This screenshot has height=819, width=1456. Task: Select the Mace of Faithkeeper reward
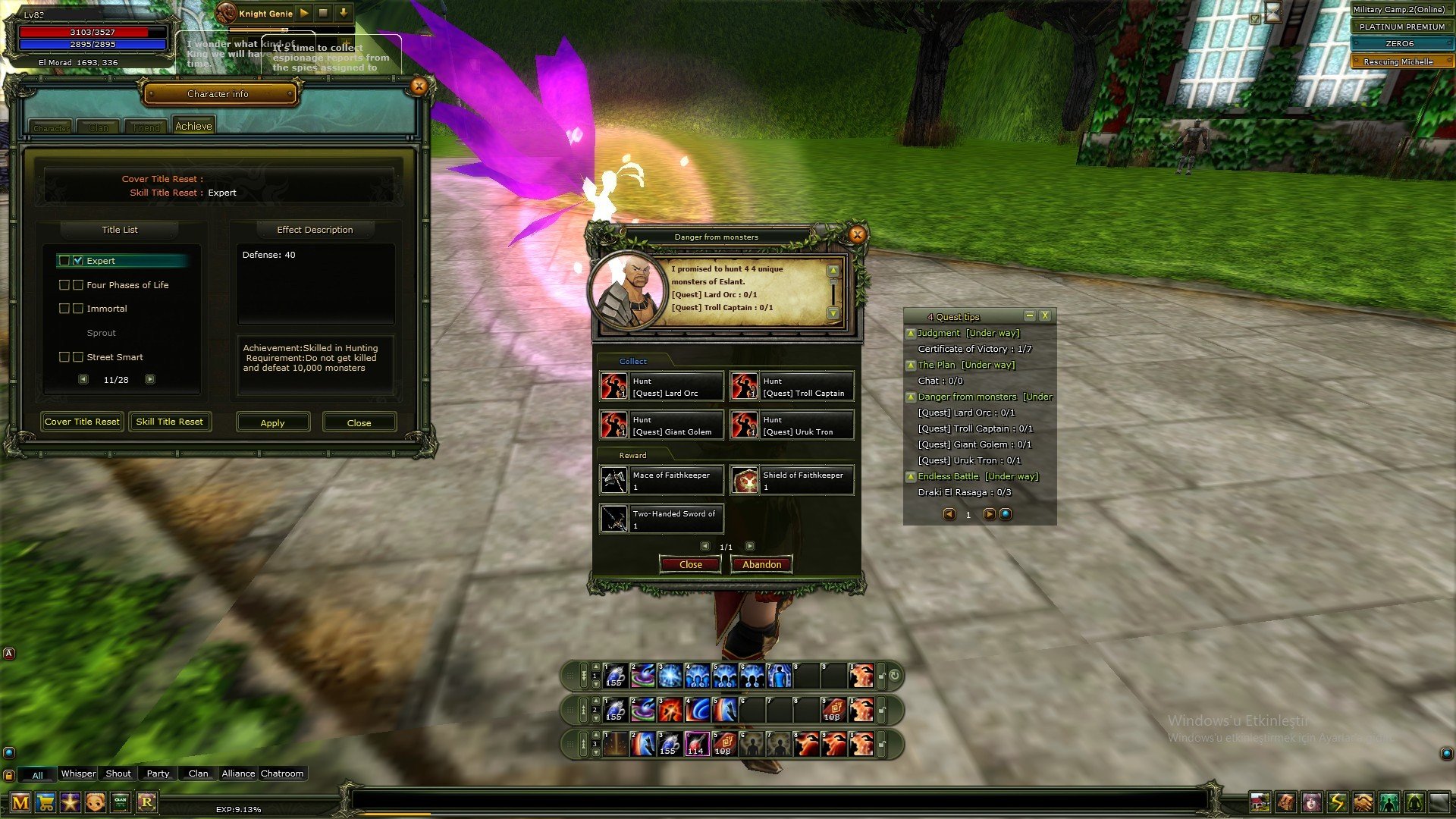pos(661,480)
